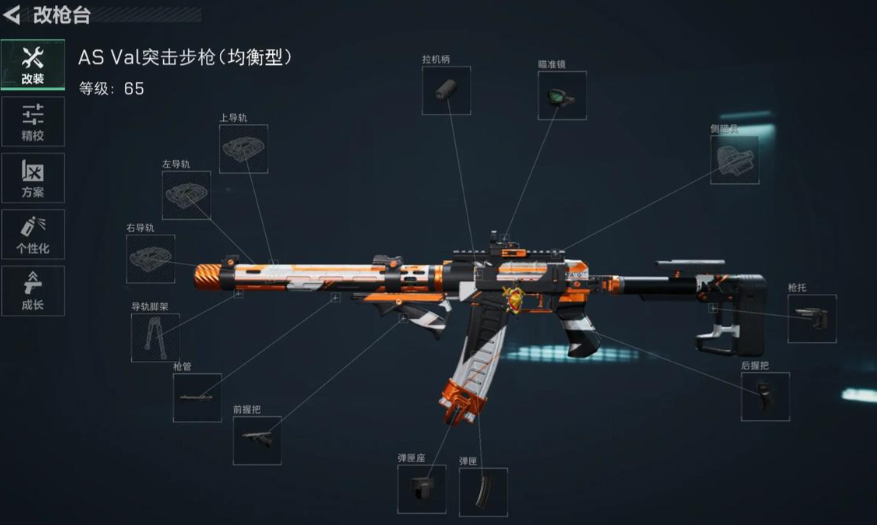Image resolution: width=877 pixels, height=525 pixels.
Task: Select the 方案 tab
Action: point(32,178)
